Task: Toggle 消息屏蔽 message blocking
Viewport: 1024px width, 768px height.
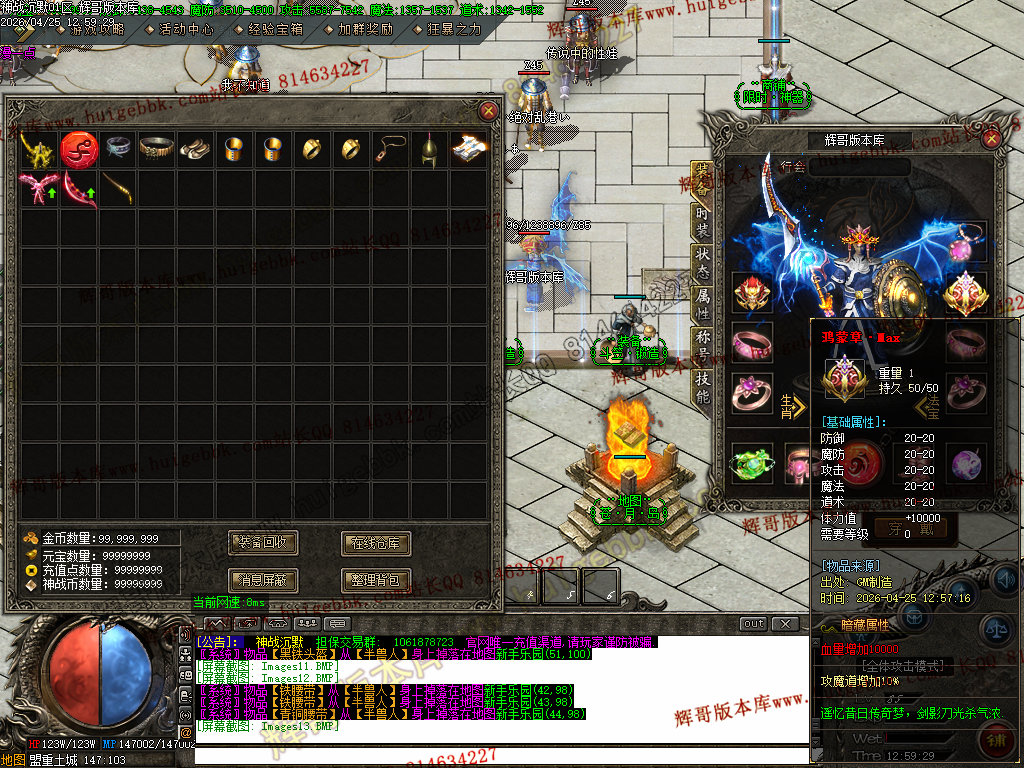Action: tap(263, 579)
